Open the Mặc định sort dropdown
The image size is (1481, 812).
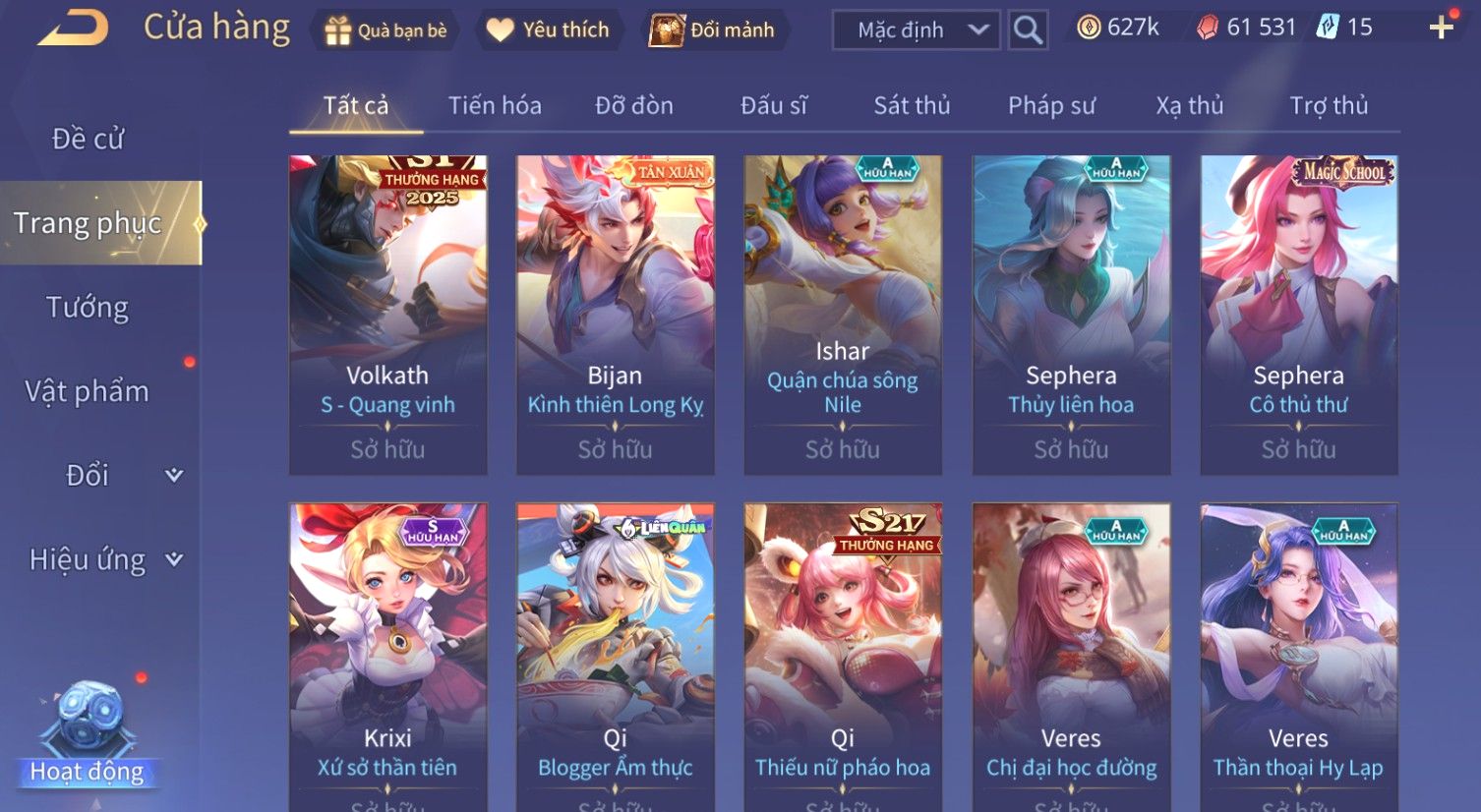[916, 30]
